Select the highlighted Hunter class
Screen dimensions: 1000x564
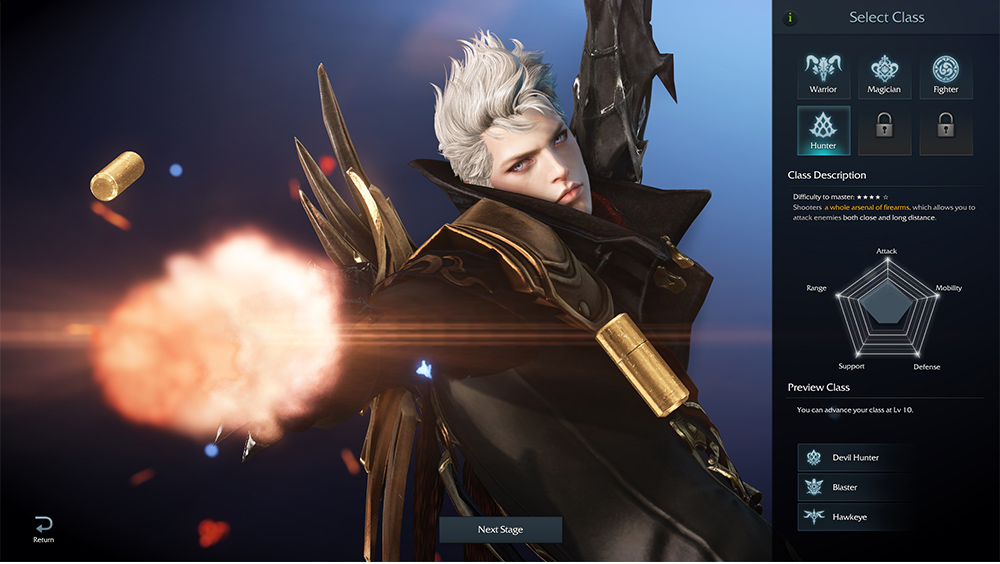pyautogui.click(x=823, y=131)
